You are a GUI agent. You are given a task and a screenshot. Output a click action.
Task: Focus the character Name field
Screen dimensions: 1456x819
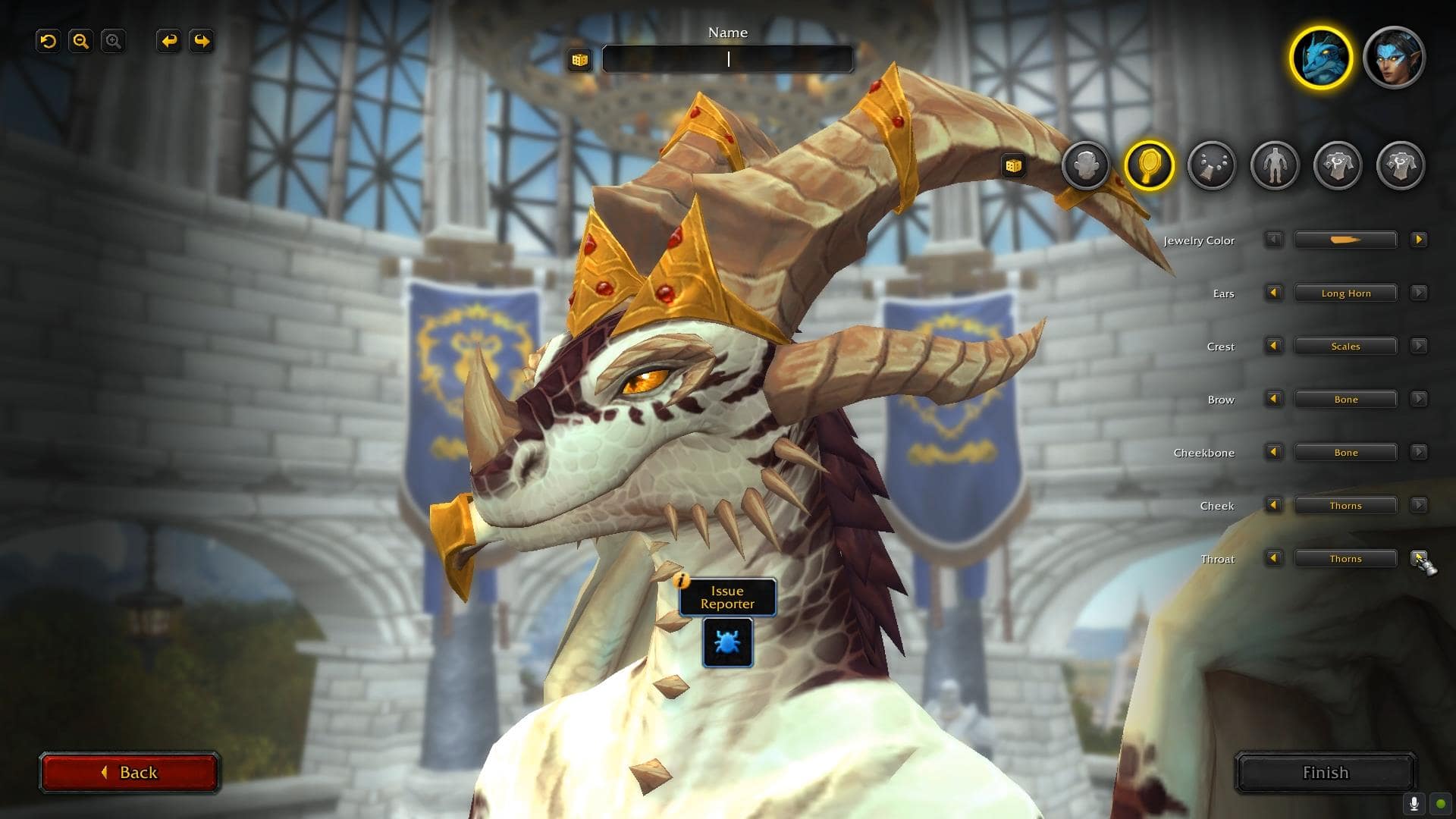[727, 59]
